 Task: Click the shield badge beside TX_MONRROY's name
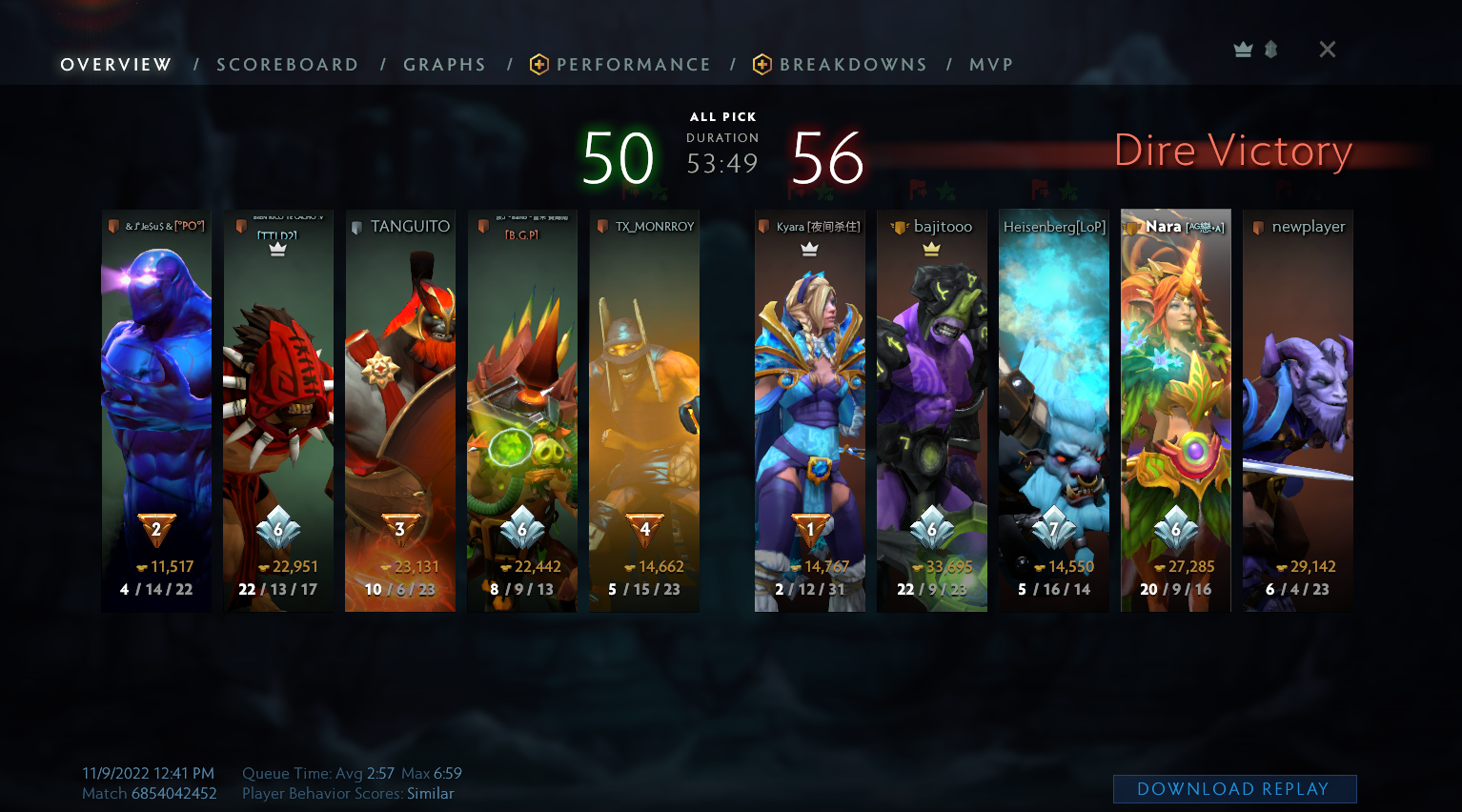(601, 227)
